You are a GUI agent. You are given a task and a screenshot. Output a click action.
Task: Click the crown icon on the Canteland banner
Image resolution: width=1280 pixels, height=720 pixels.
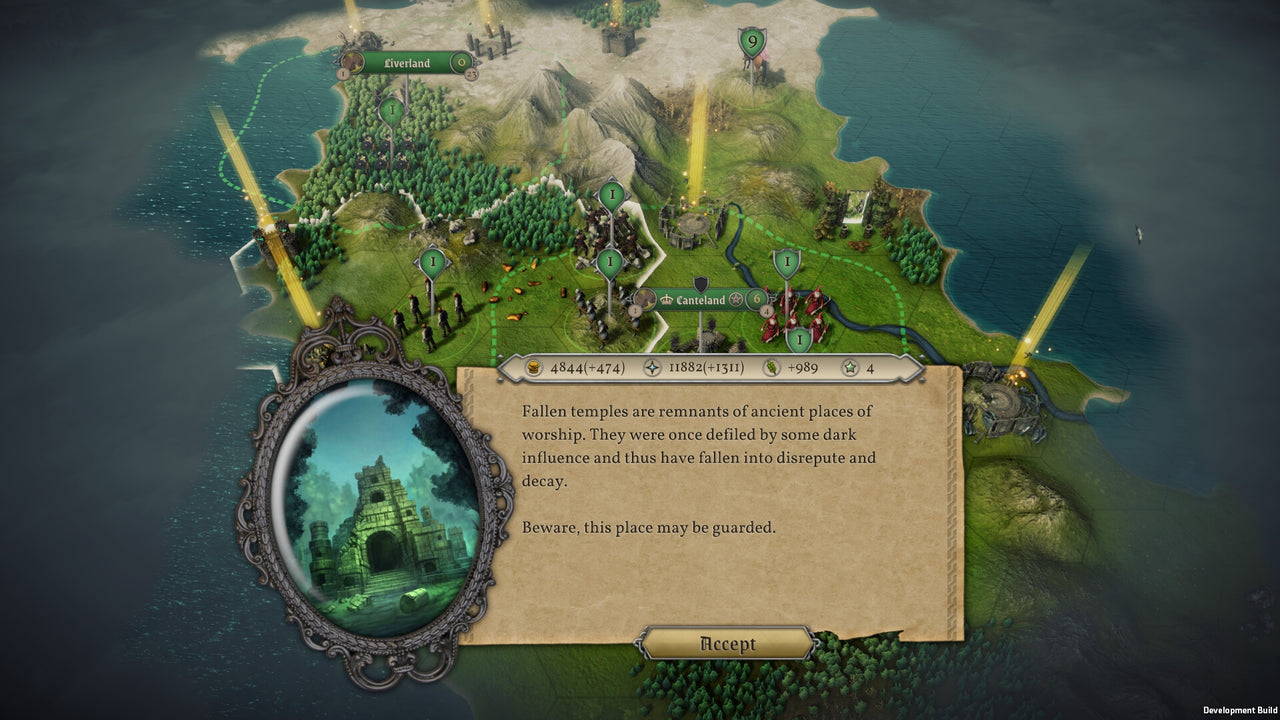tap(666, 299)
